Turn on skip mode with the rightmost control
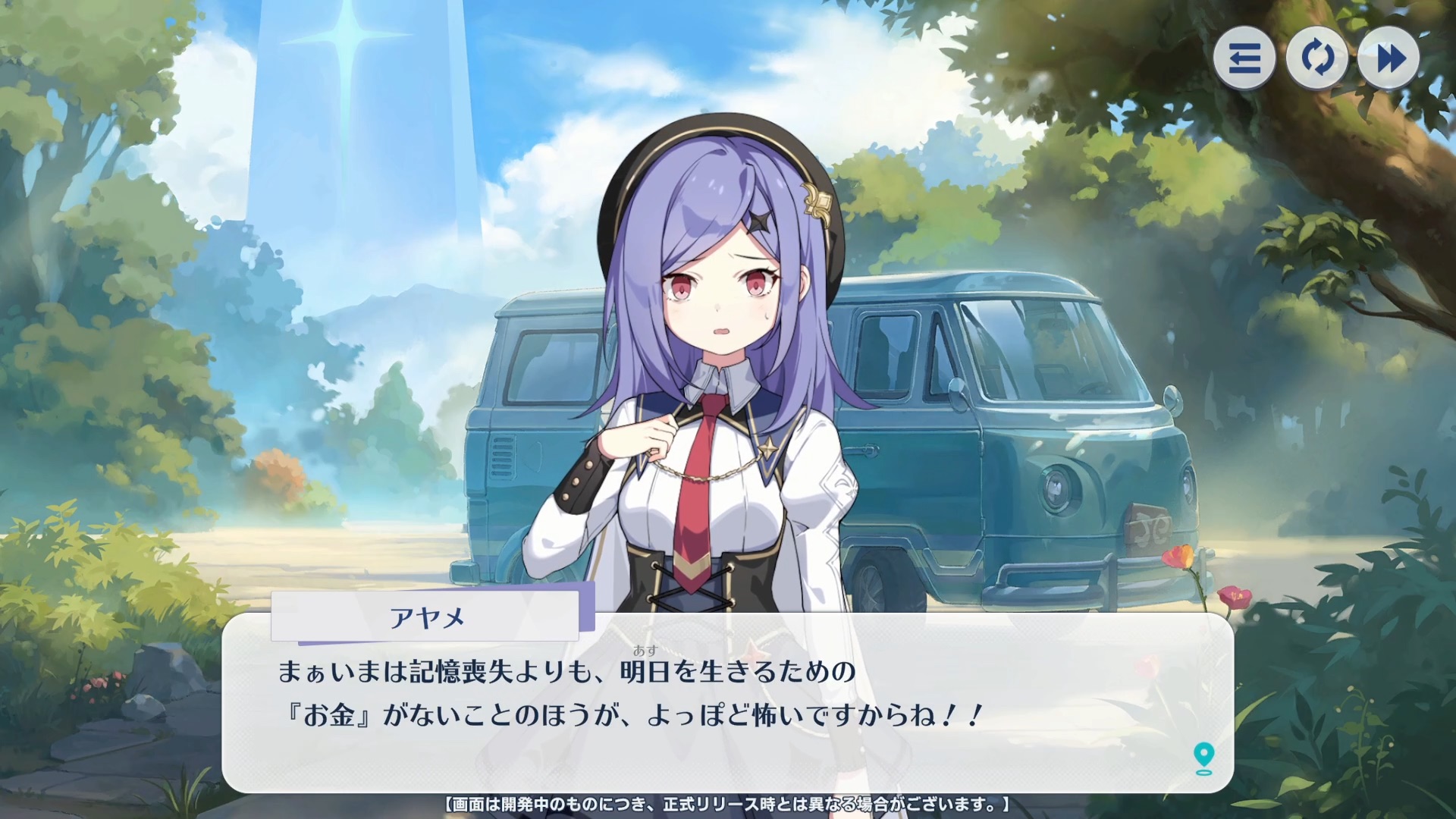The height and width of the screenshot is (819, 1456). [1389, 58]
